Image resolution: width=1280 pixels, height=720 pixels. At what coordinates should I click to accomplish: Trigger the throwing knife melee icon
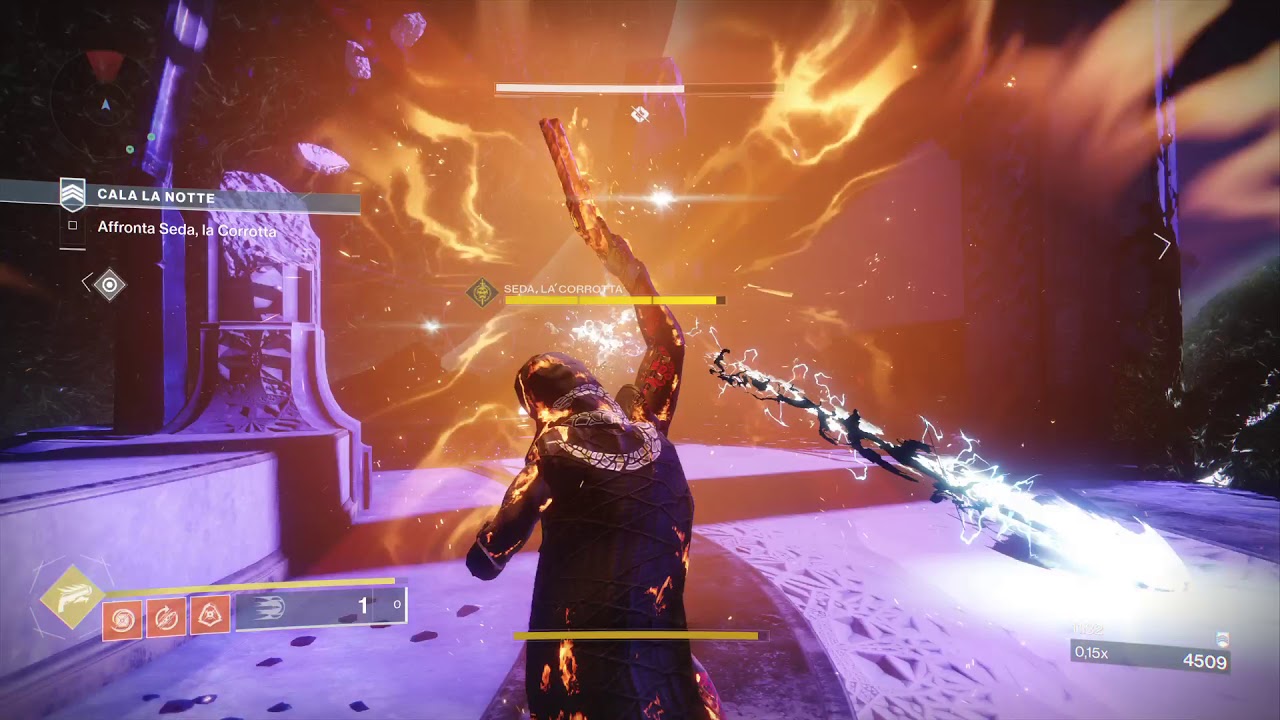[167, 617]
